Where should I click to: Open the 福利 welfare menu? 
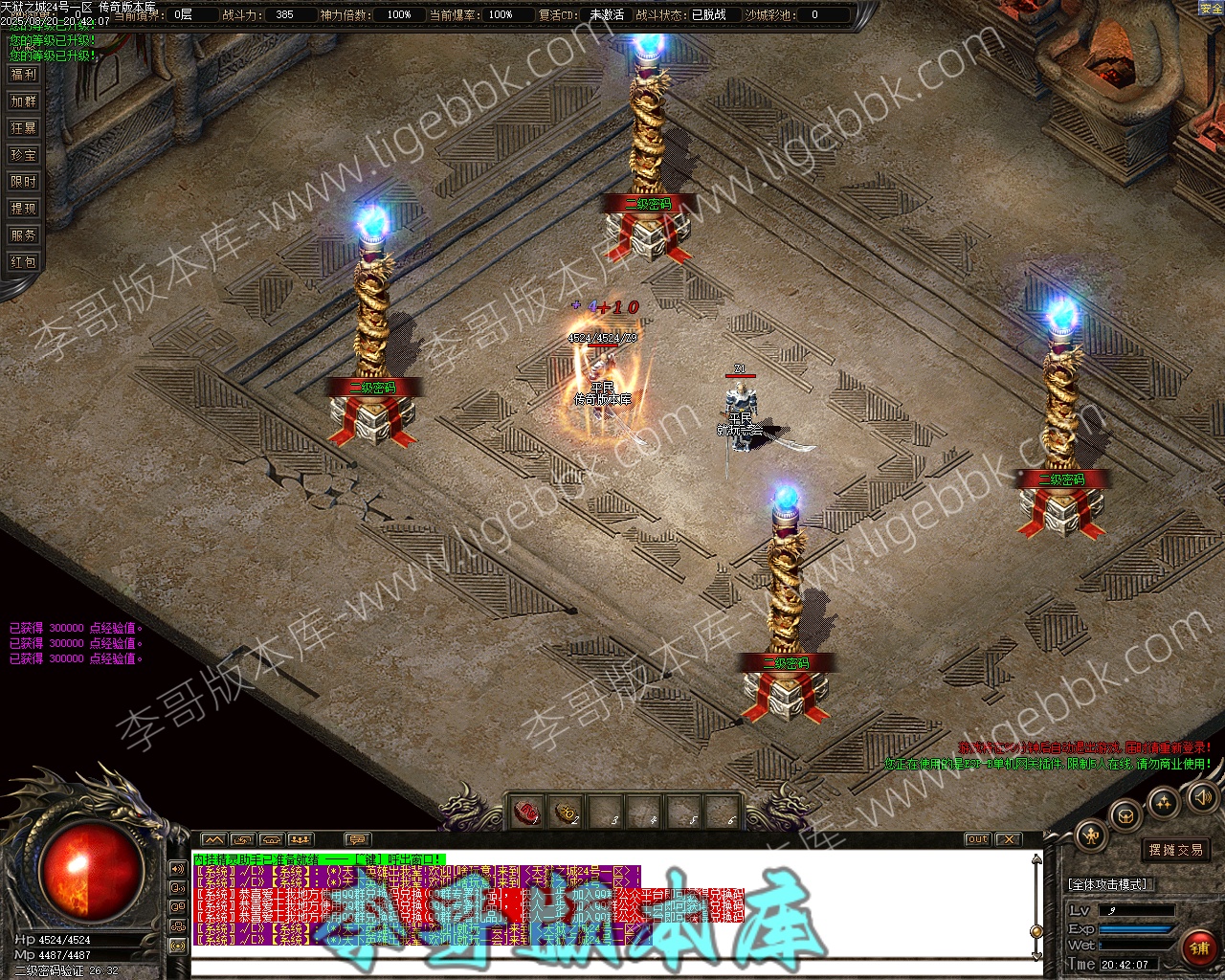[23, 75]
